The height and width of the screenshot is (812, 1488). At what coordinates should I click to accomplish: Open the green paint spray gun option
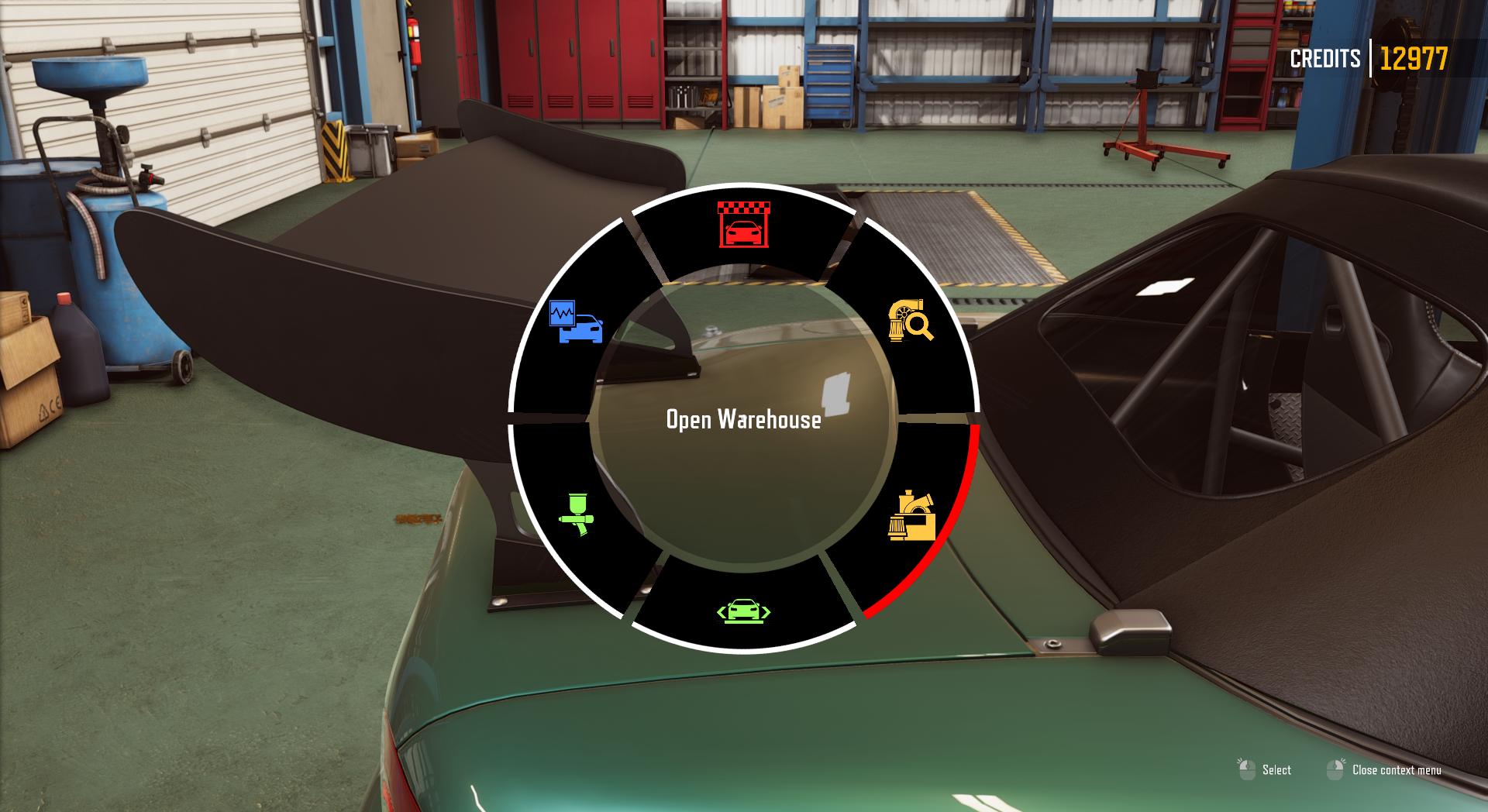[577, 514]
